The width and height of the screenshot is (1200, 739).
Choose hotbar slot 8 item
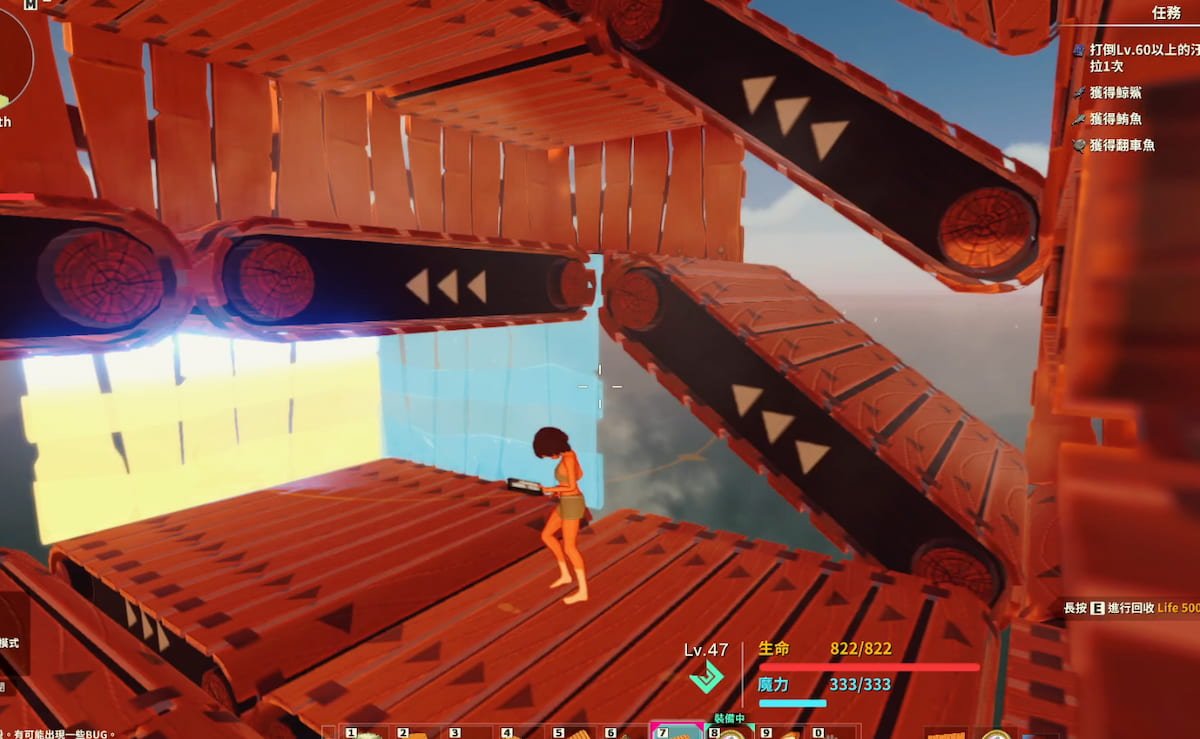coord(730,733)
